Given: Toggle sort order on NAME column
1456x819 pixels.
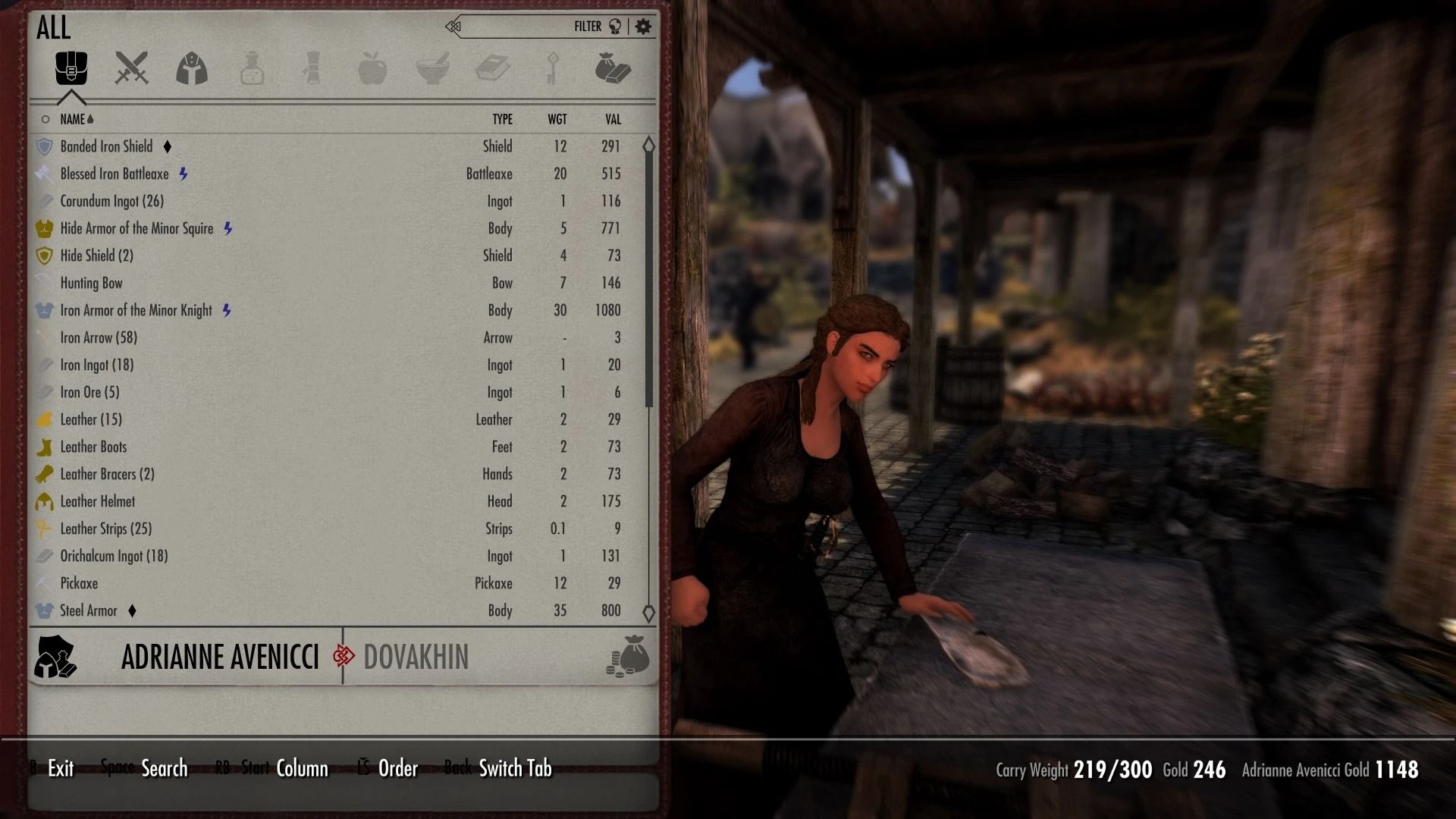Looking at the screenshot, I should (76, 119).
